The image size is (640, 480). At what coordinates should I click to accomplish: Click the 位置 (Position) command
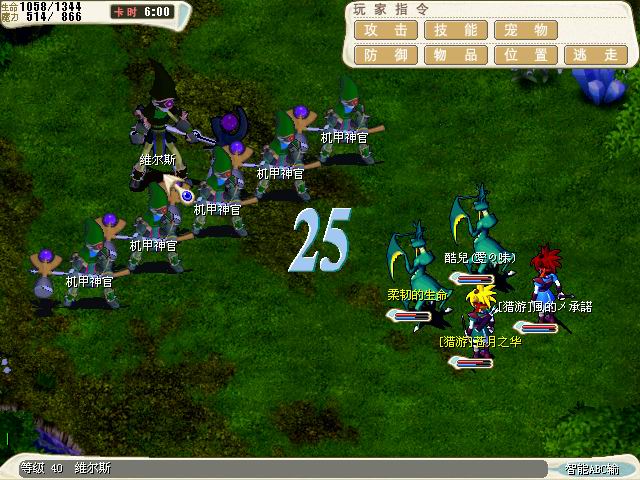526,56
